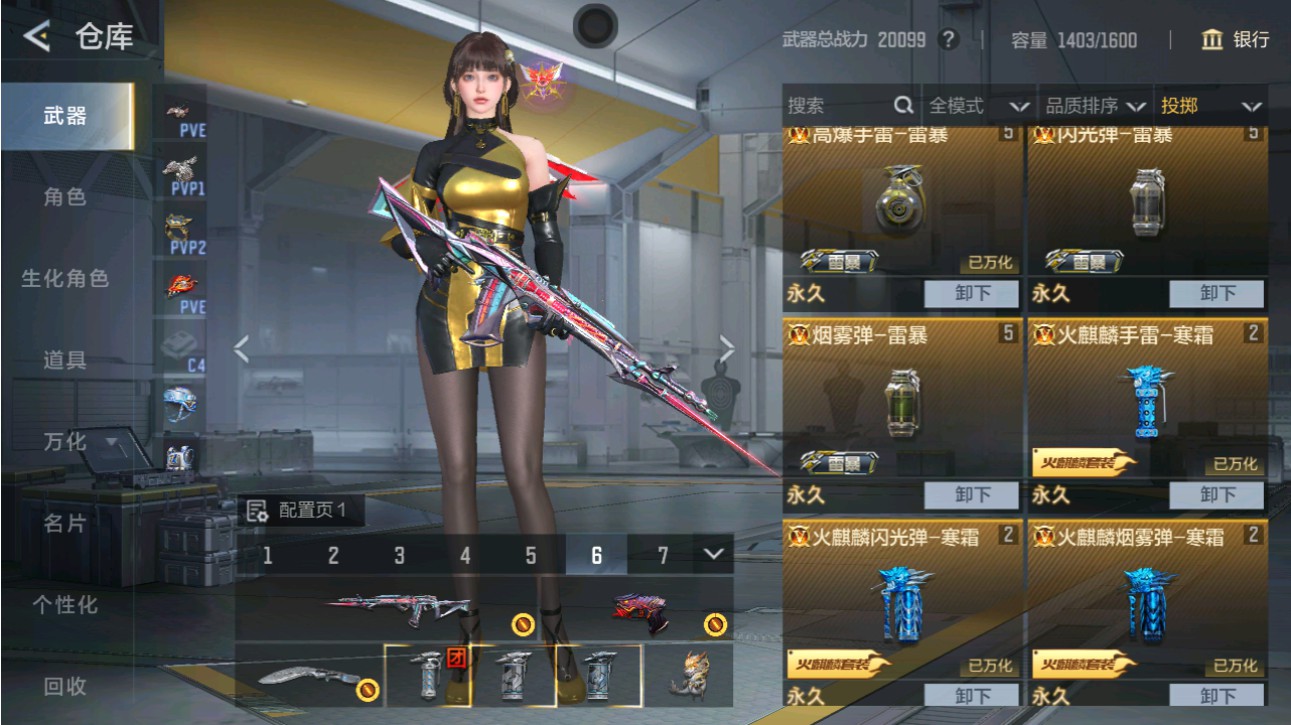Screen dimensions: 1291x725
Task: Click the 配置页1 clipboard icon
Action: pos(257,511)
